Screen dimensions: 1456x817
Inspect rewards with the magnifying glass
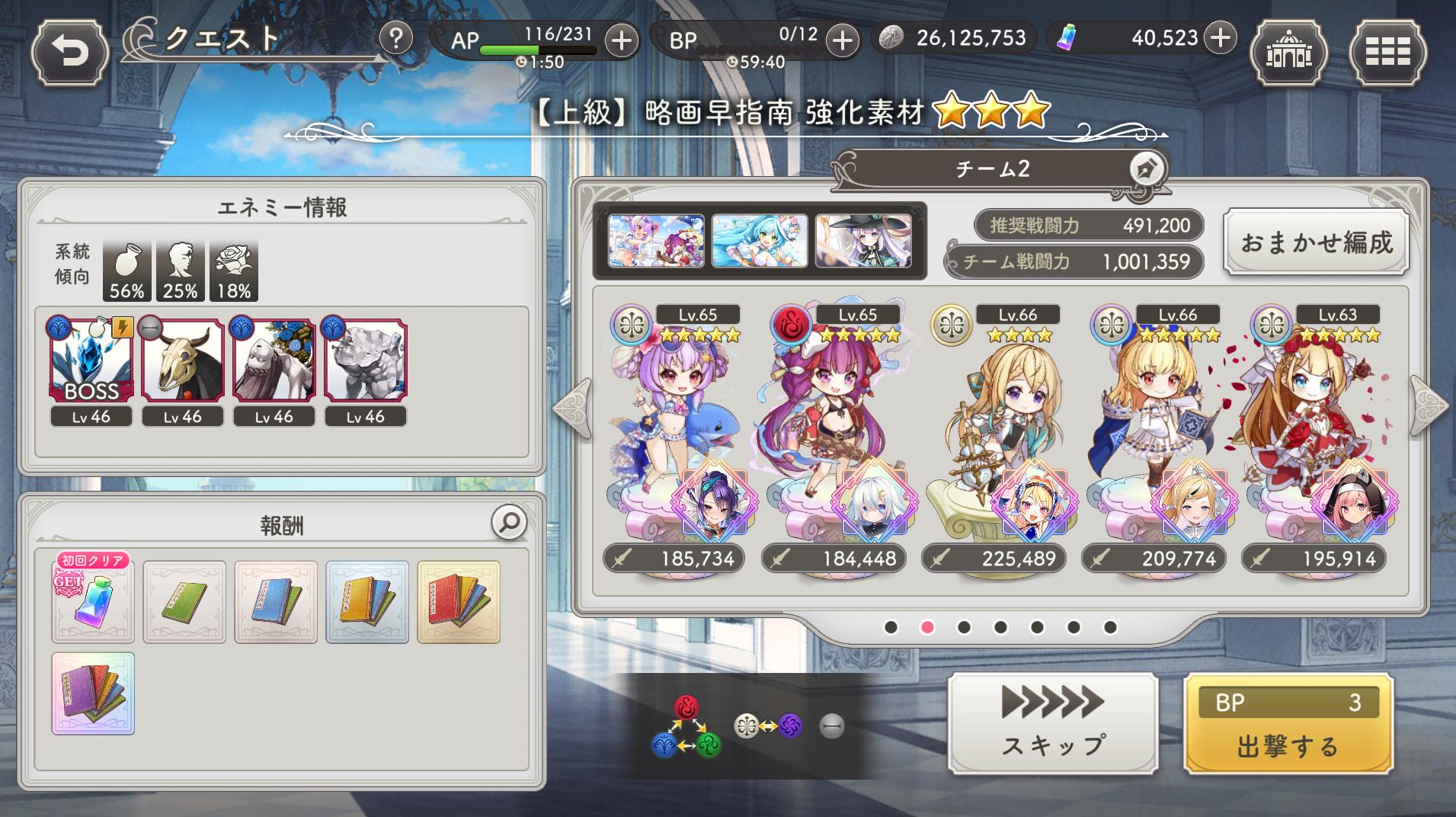click(509, 522)
